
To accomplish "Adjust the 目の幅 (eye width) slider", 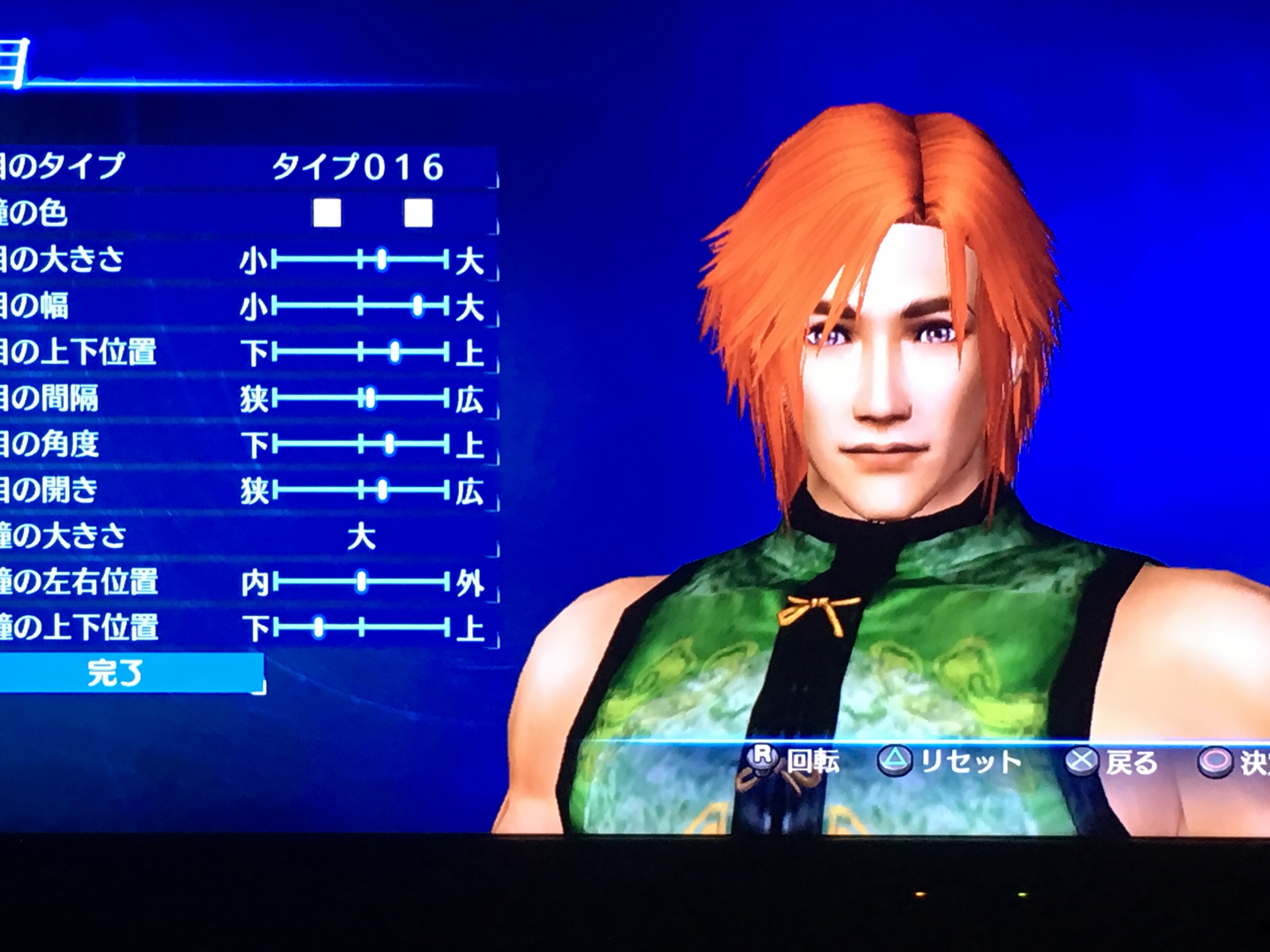I will point(418,306).
